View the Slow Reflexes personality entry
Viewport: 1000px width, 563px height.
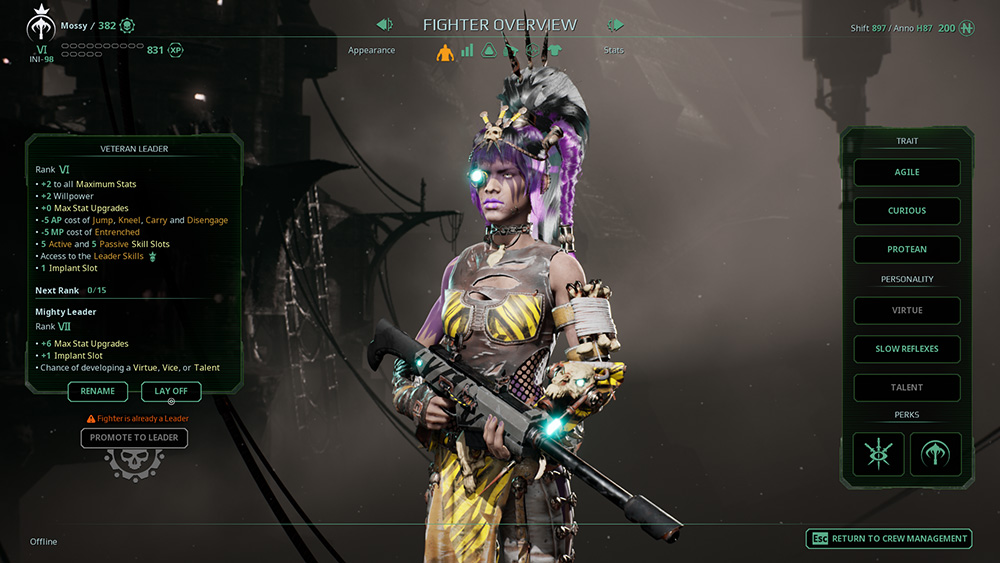907,349
